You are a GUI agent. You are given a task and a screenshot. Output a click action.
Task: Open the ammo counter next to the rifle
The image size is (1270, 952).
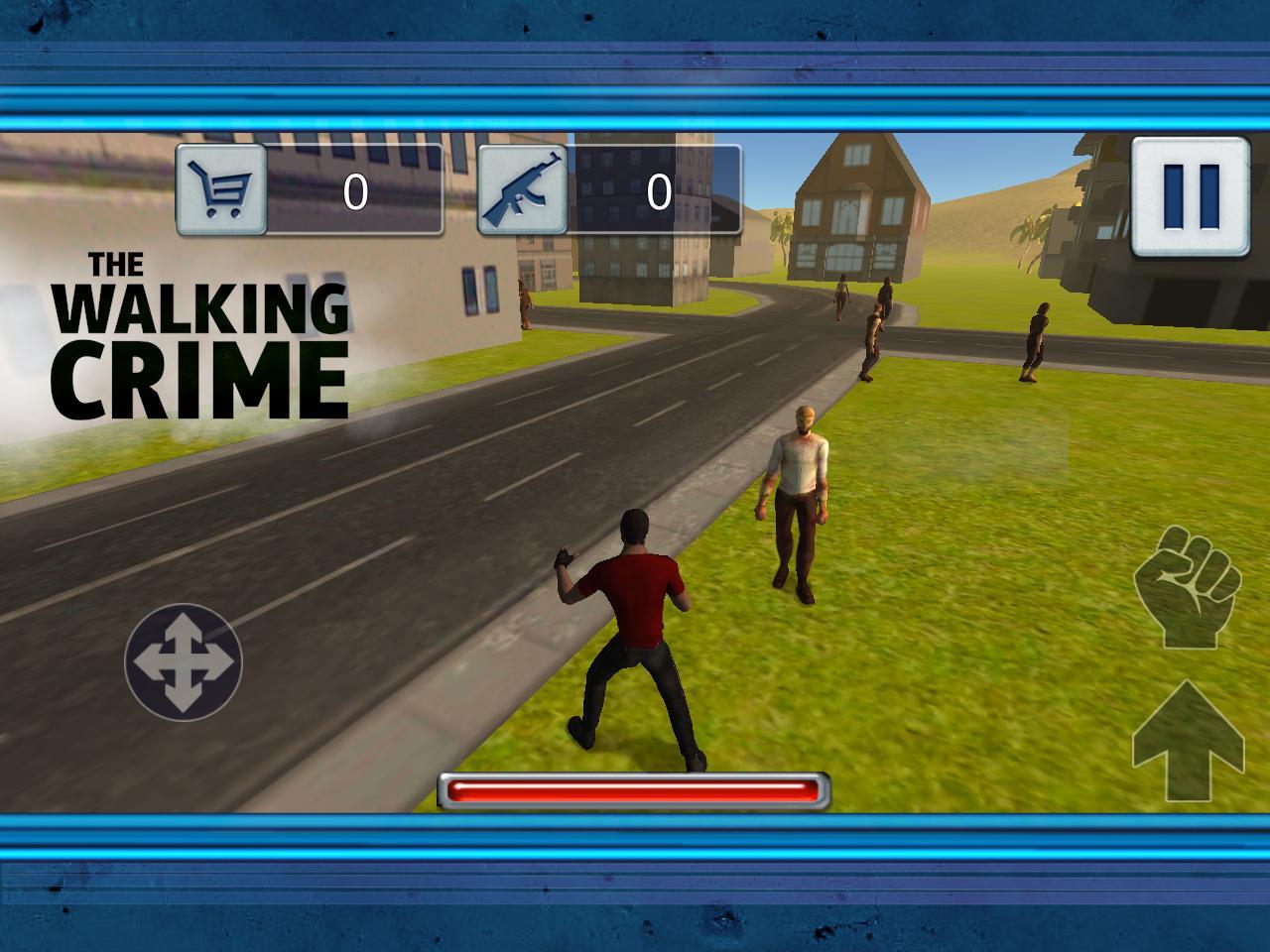tap(658, 189)
